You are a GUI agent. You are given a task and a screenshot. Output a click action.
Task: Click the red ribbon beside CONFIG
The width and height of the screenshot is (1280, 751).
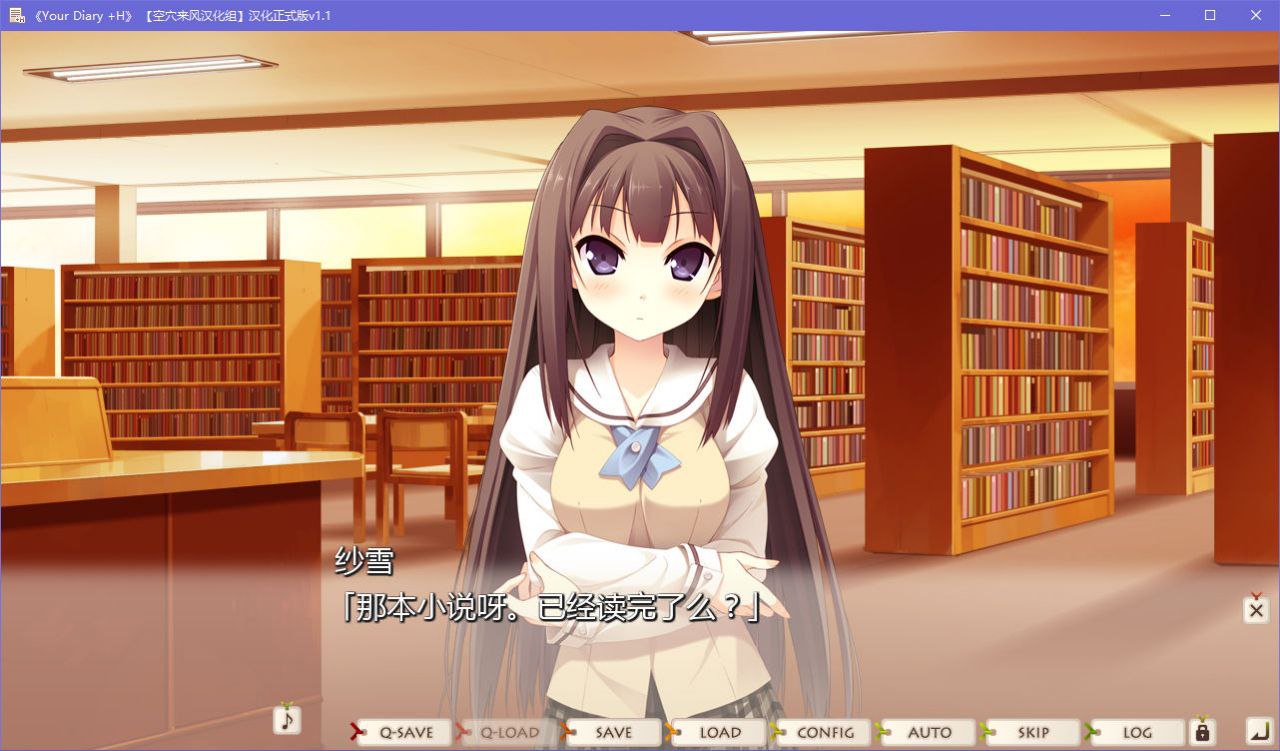tap(775, 732)
